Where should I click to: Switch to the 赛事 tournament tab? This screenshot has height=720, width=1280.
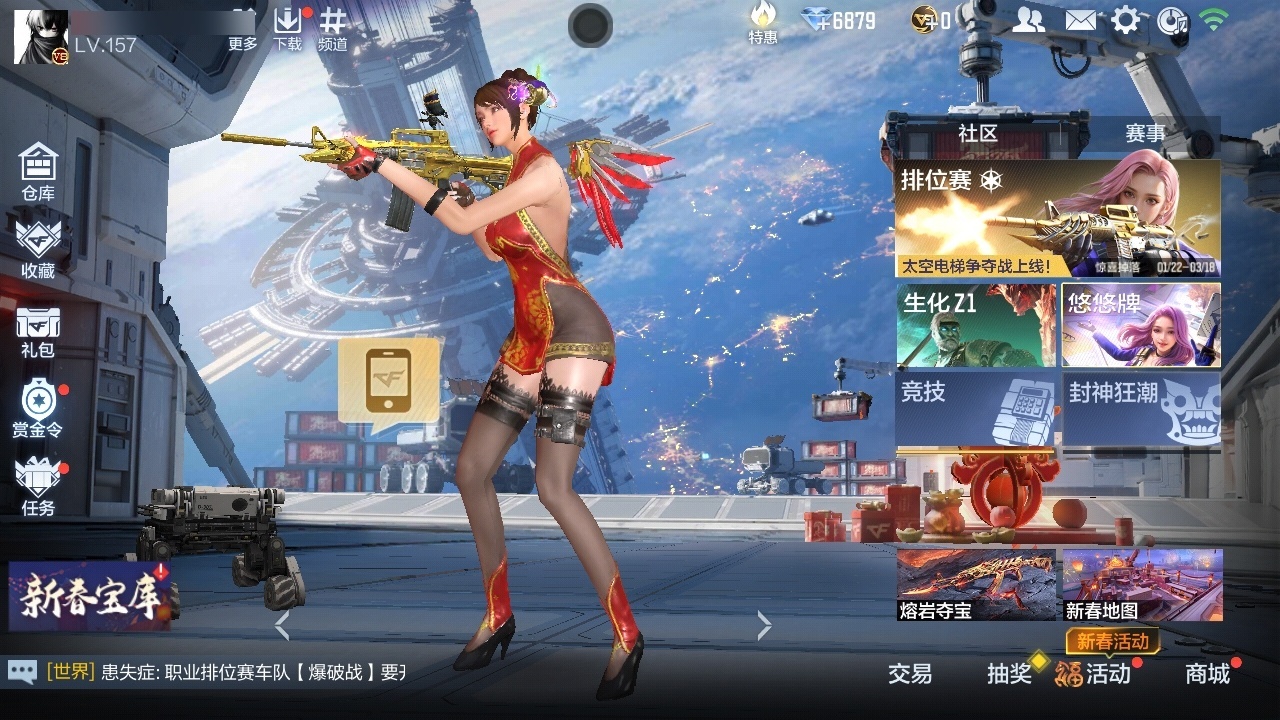pos(1145,133)
